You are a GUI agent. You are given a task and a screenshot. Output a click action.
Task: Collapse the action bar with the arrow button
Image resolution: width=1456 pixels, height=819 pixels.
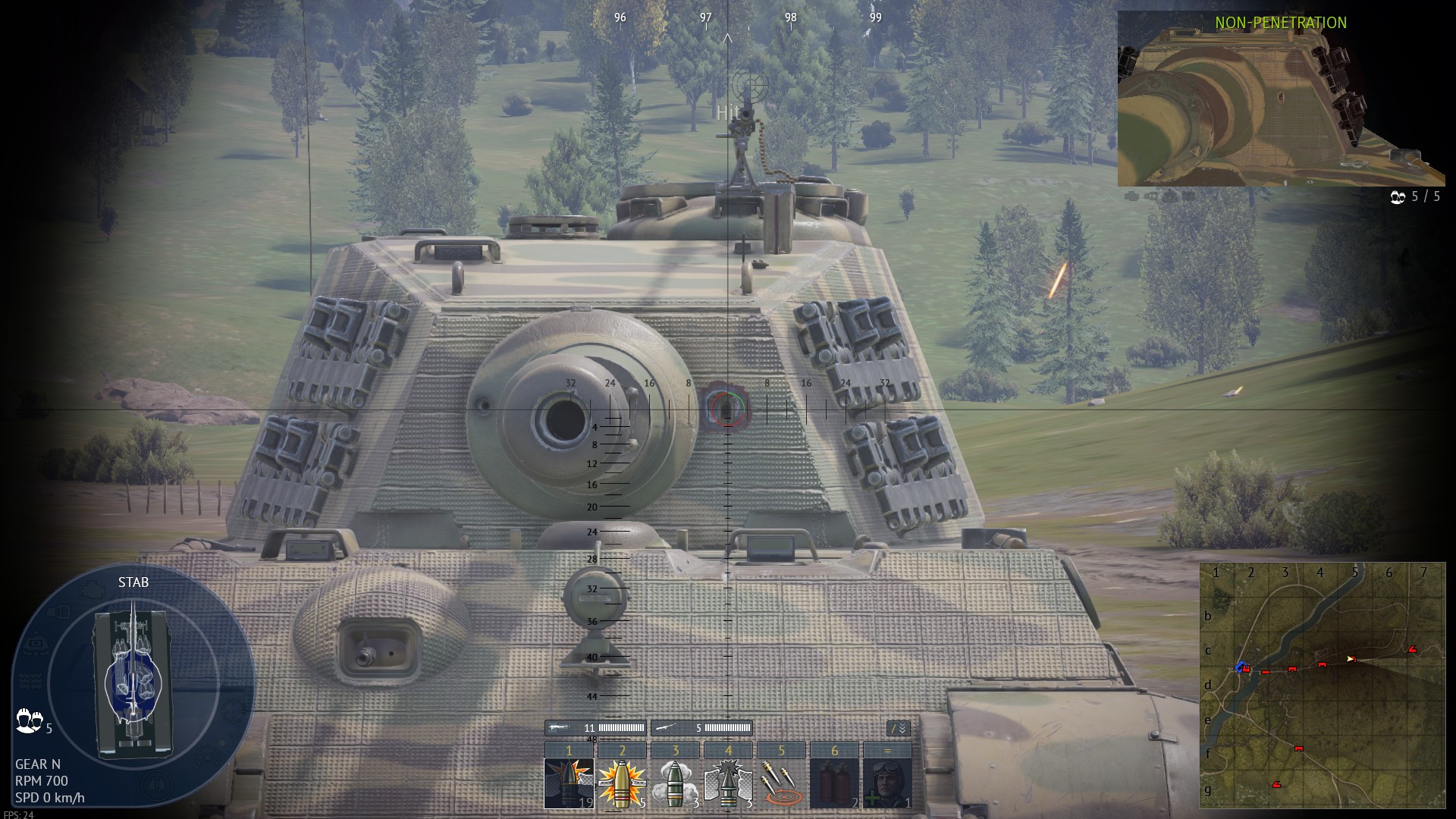click(898, 729)
